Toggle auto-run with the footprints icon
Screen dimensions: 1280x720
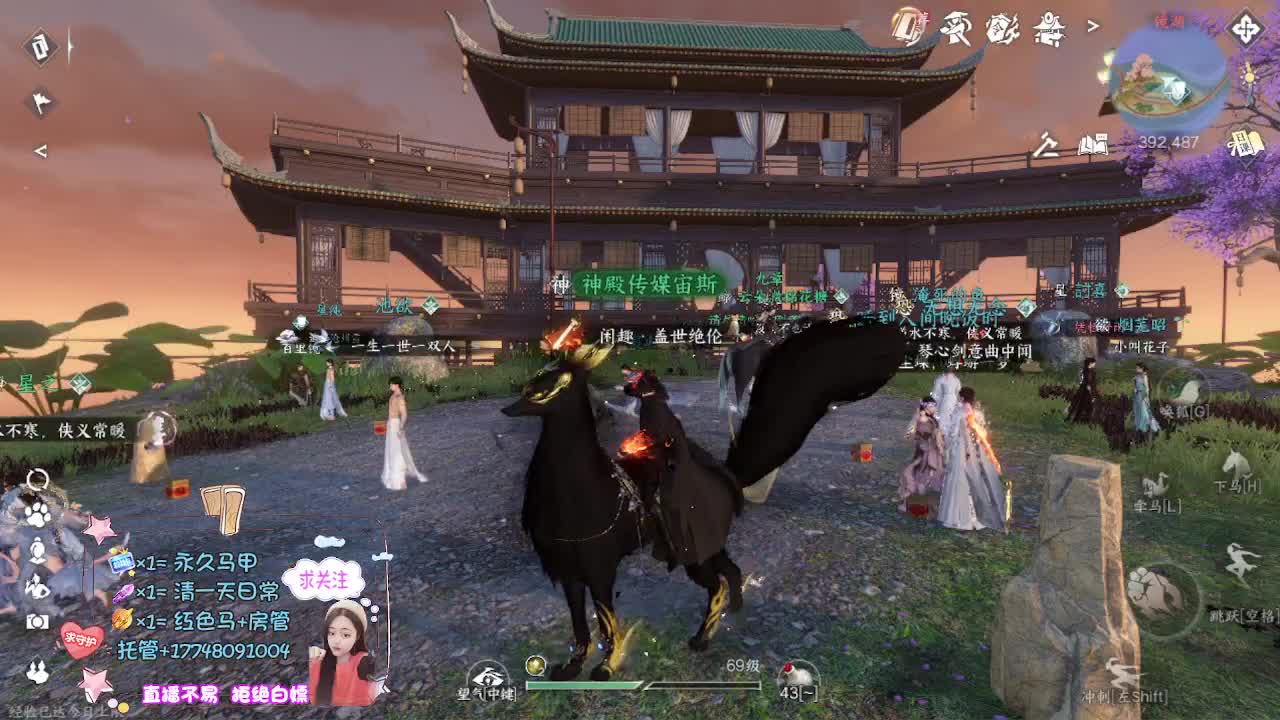36,670
